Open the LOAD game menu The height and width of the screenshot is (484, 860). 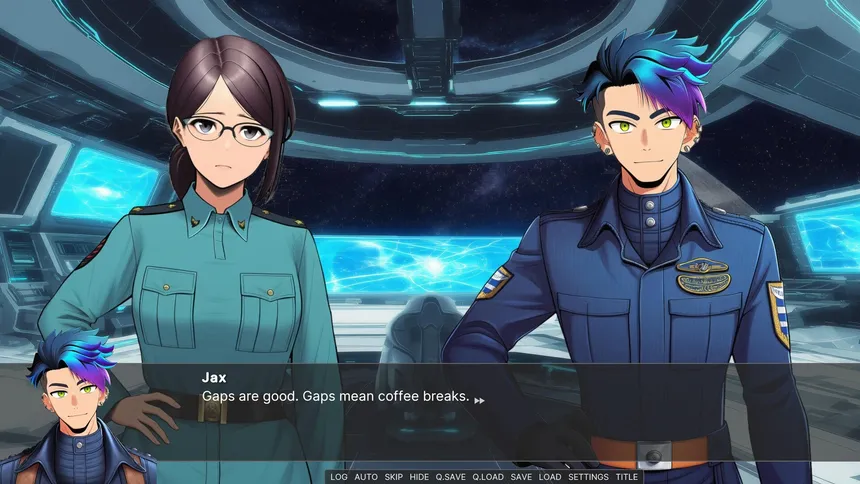[550, 477]
